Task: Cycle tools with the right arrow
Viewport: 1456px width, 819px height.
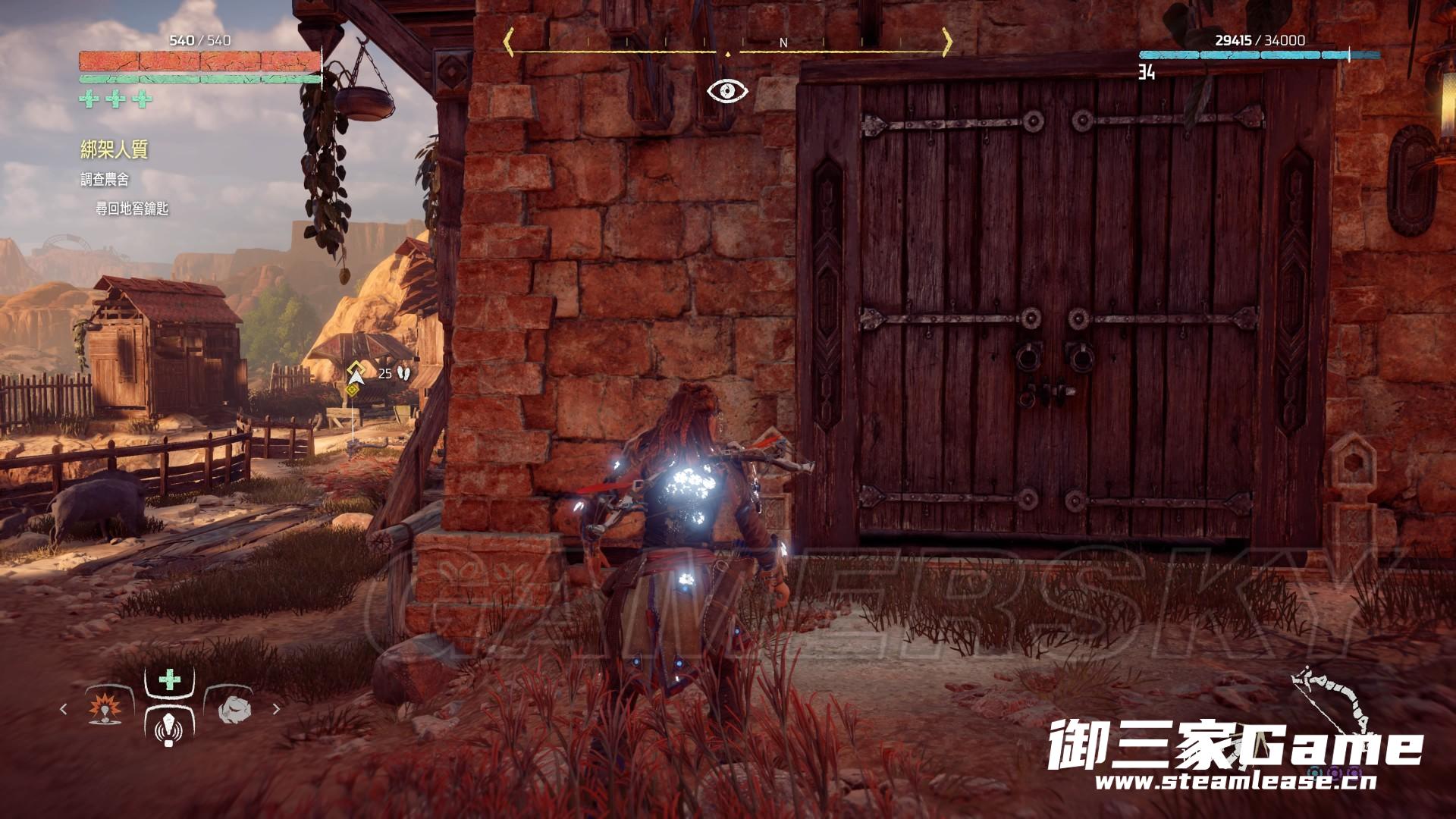Action: click(x=276, y=709)
